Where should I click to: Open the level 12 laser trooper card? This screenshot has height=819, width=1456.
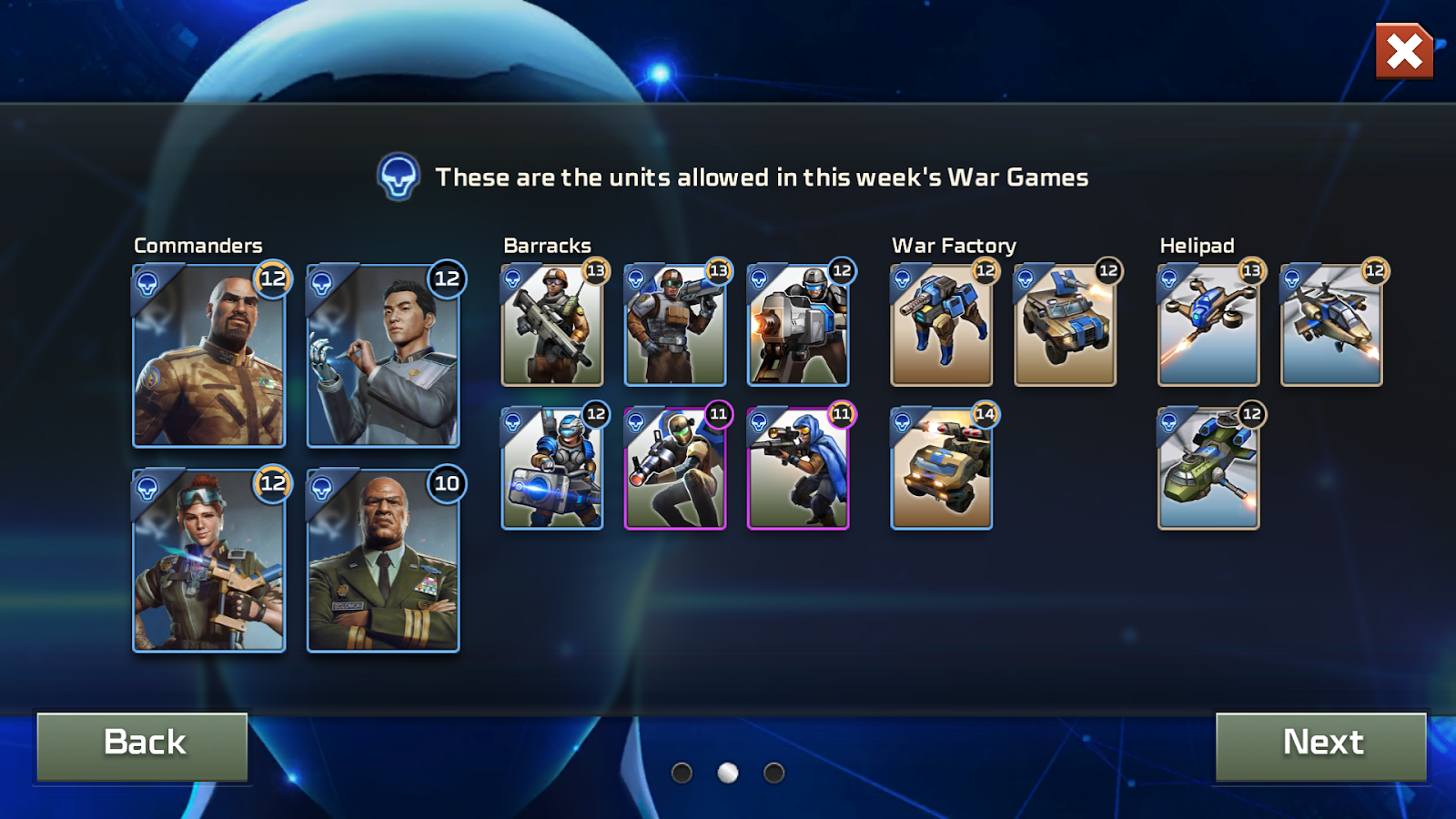coord(551,469)
